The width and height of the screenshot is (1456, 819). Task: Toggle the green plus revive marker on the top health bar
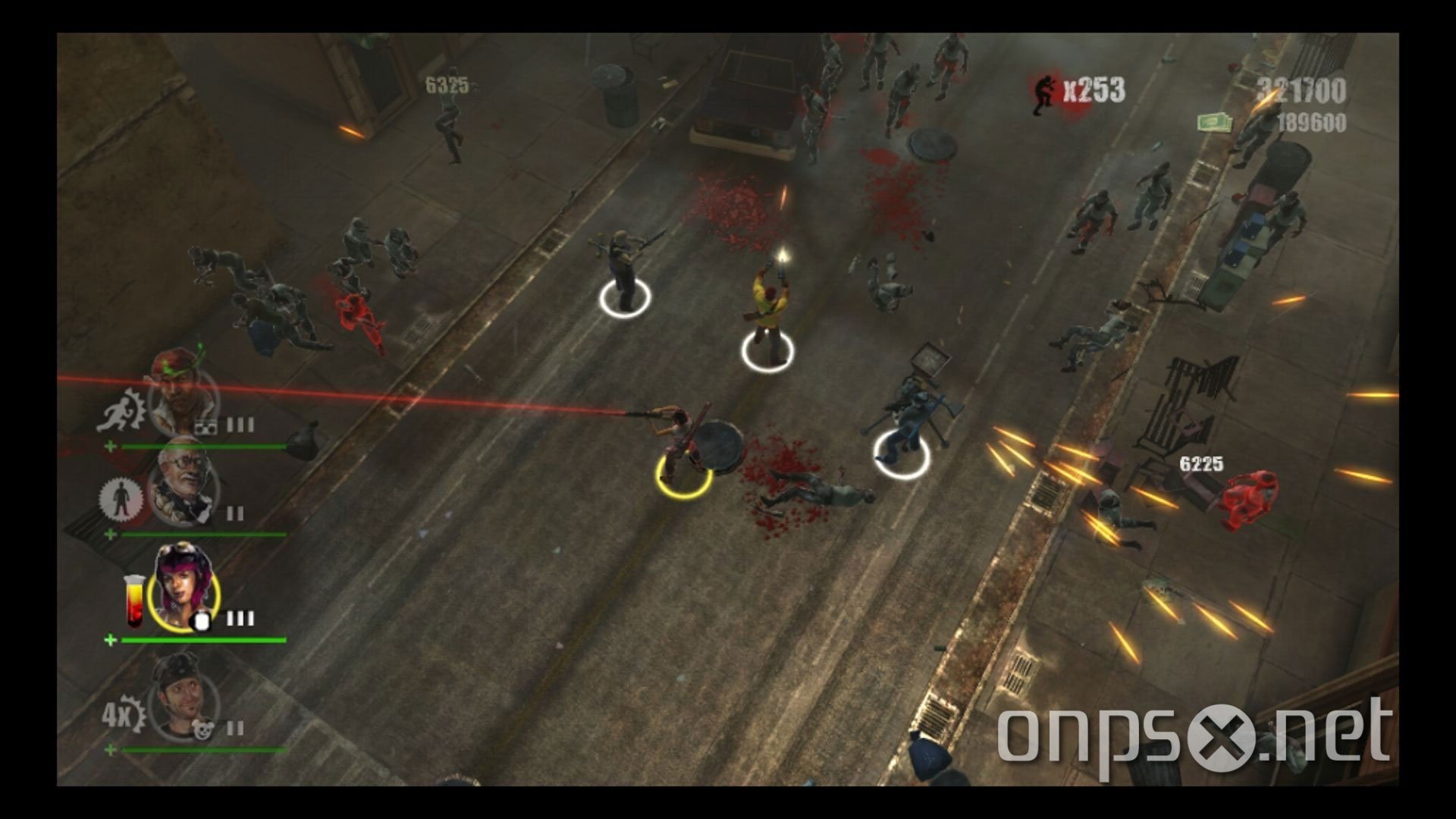pyautogui.click(x=110, y=444)
